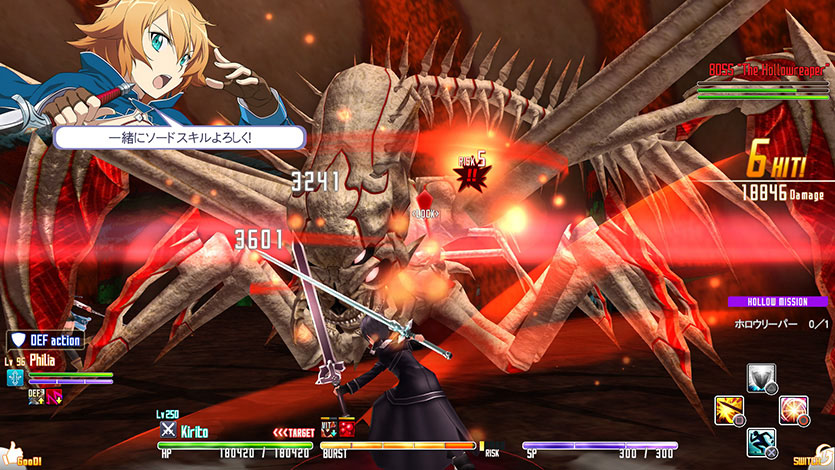
Task: Select the DEF action partner command
Action: click(x=45, y=341)
